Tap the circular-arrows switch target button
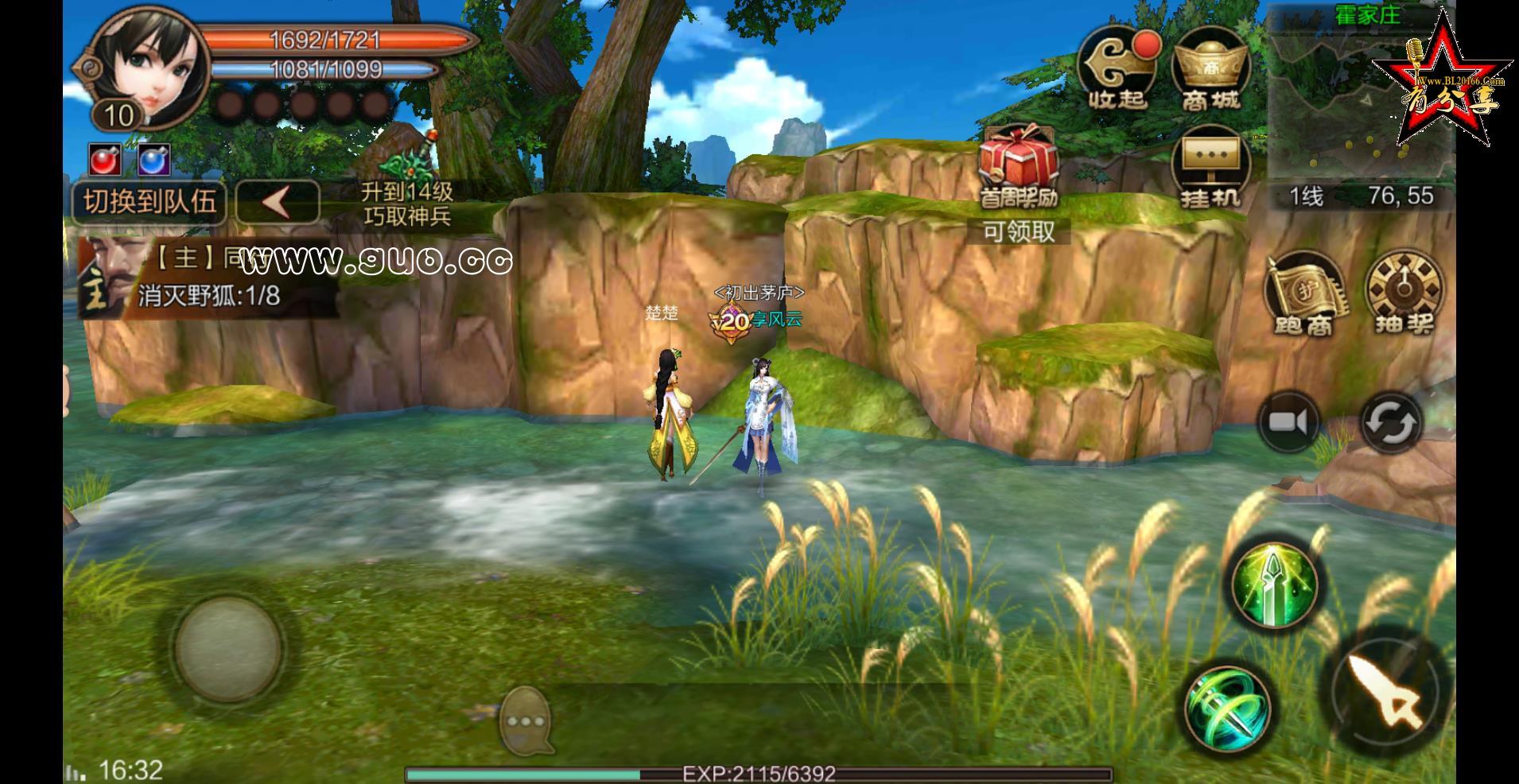This screenshot has width=1519, height=784. point(1390,421)
